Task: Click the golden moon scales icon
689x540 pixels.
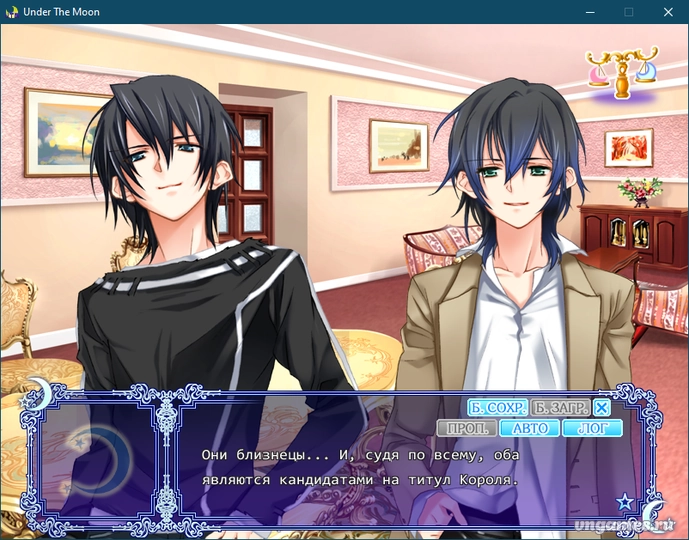Action: click(x=622, y=74)
